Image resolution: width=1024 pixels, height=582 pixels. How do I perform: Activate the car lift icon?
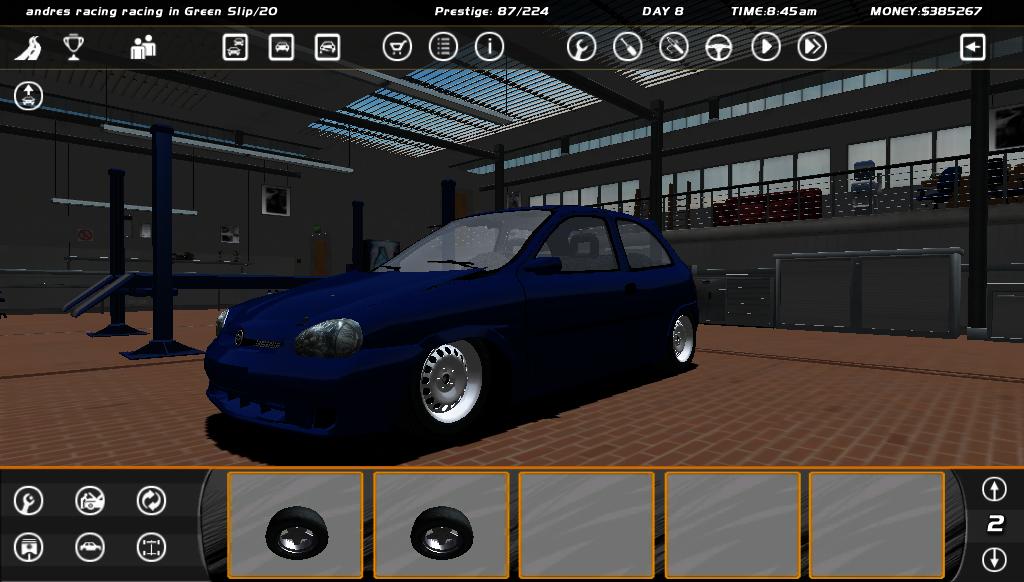[x=29, y=96]
